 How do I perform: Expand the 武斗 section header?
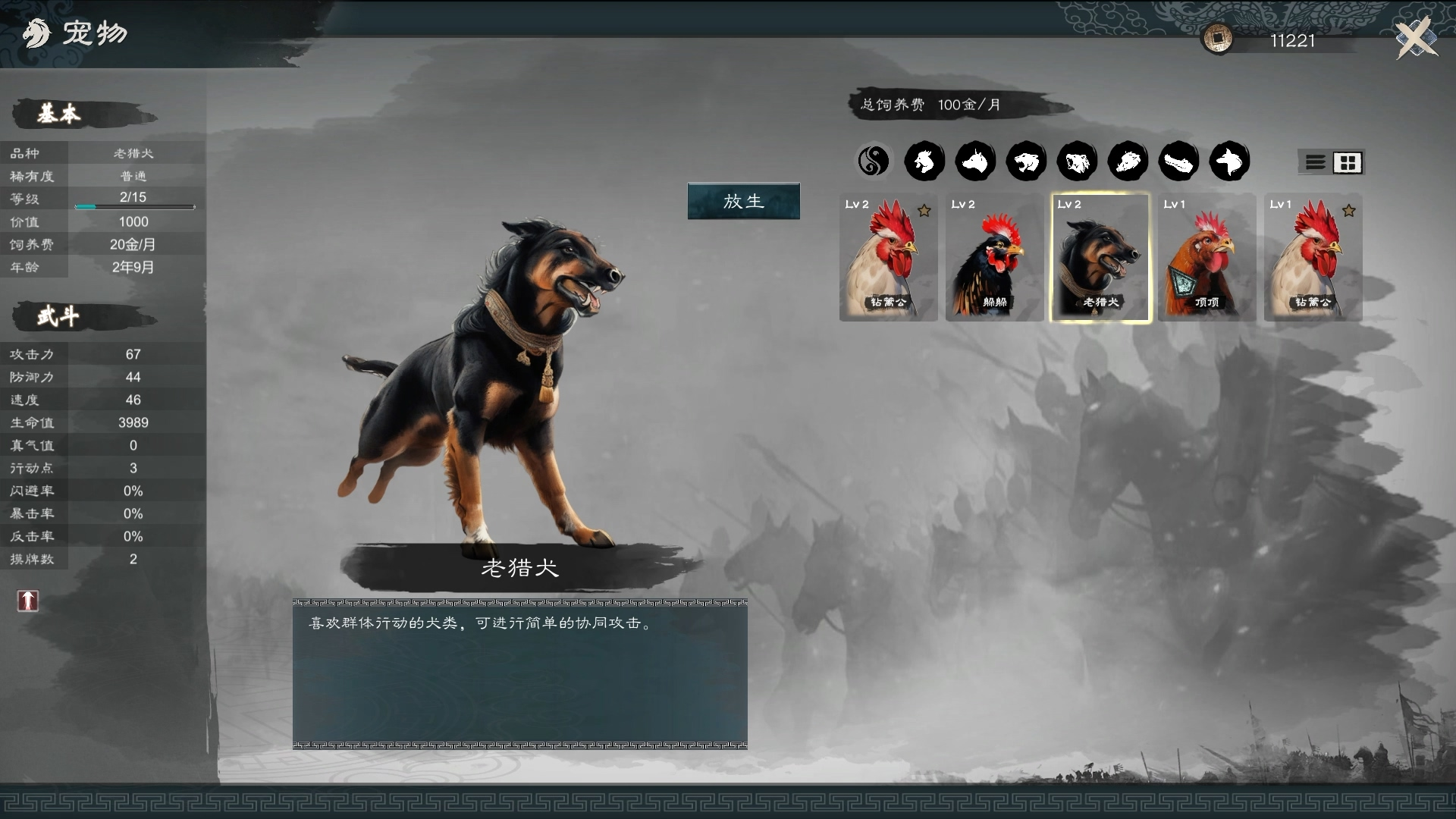61,316
